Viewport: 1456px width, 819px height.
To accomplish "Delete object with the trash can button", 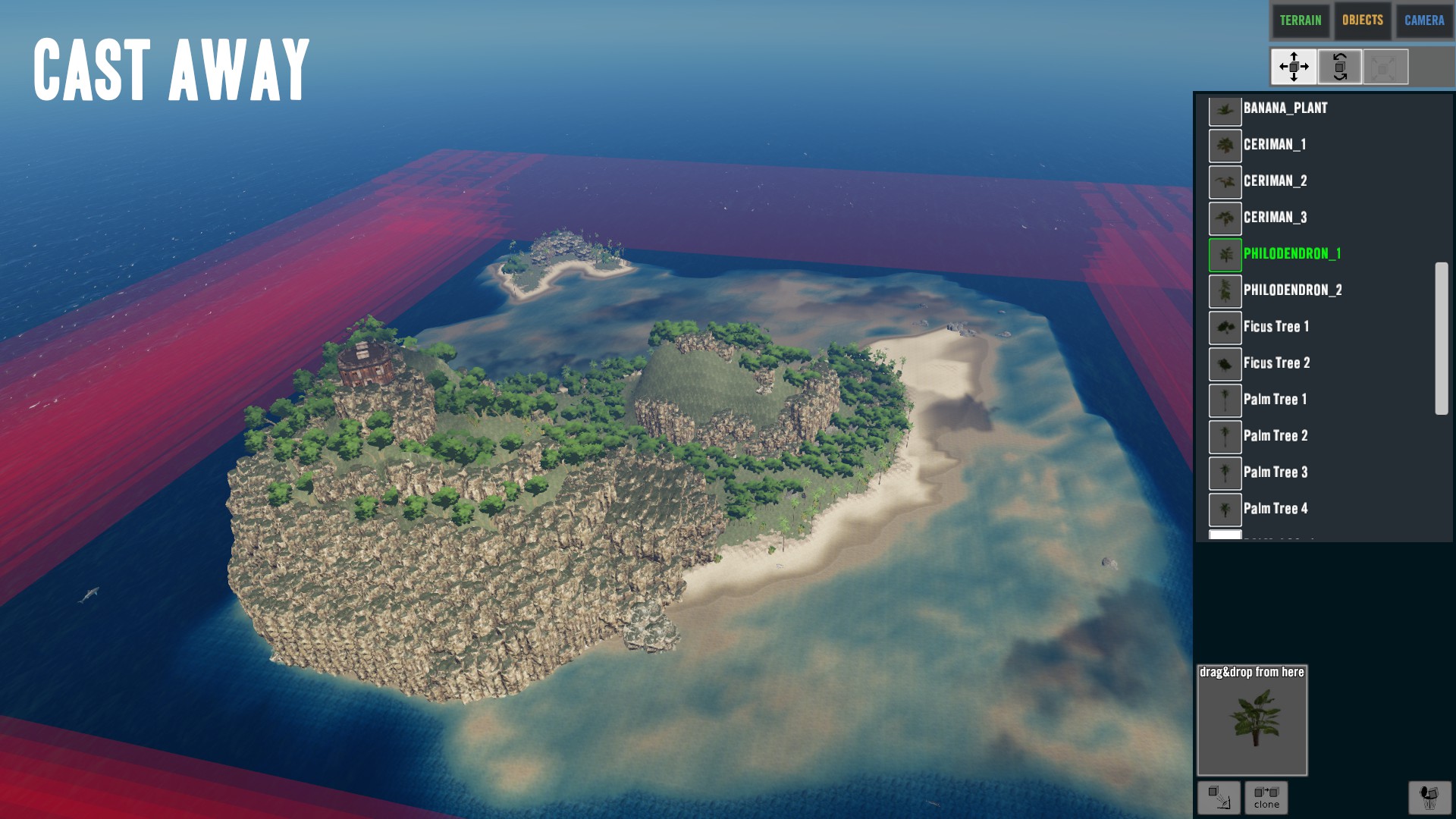I will (x=1429, y=797).
